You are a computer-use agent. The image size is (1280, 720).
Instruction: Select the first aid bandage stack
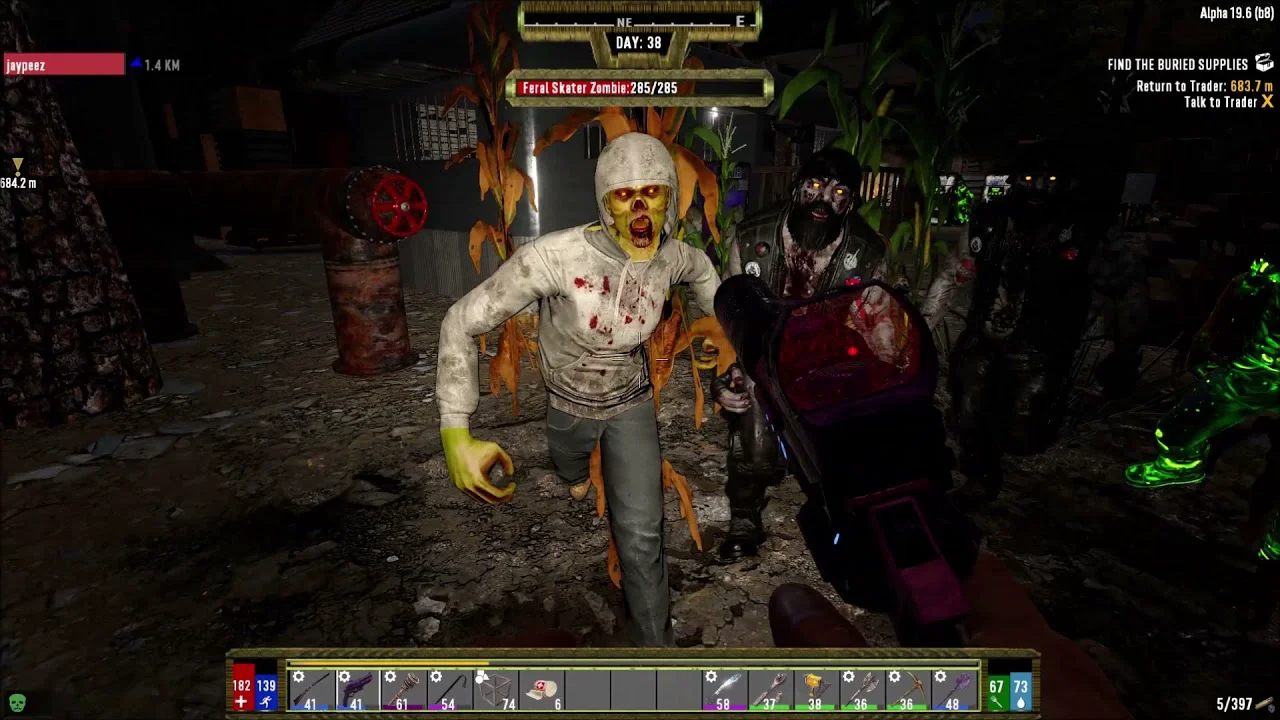click(541, 690)
